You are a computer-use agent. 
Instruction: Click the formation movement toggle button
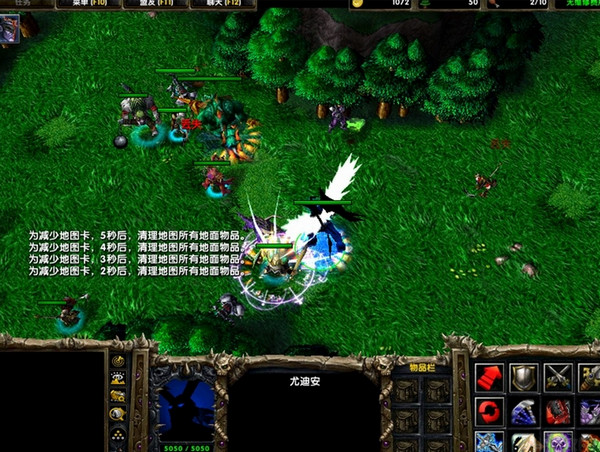click(118, 434)
